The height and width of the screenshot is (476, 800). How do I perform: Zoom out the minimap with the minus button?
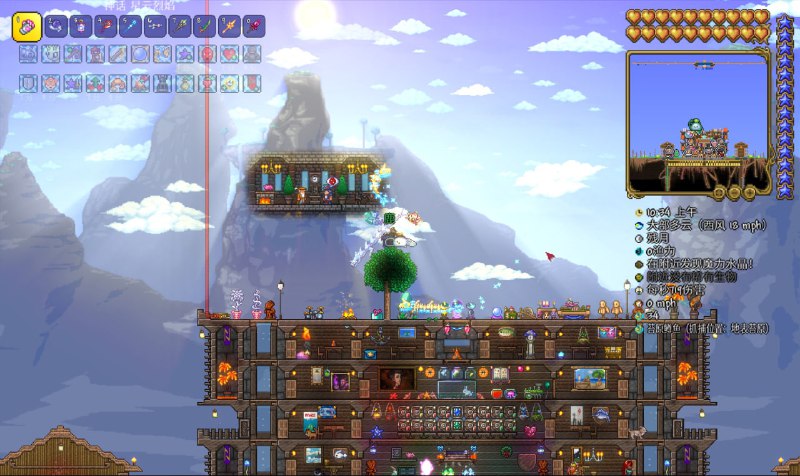pyautogui.click(x=734, y=191)
